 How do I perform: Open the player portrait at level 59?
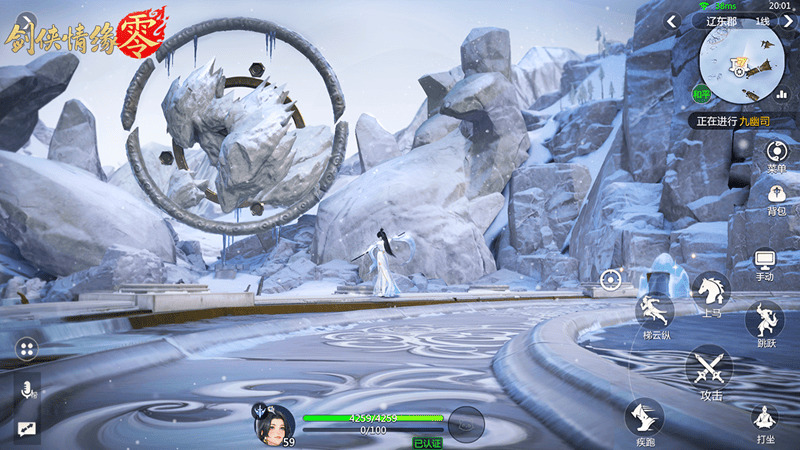(x=273, y=422)
